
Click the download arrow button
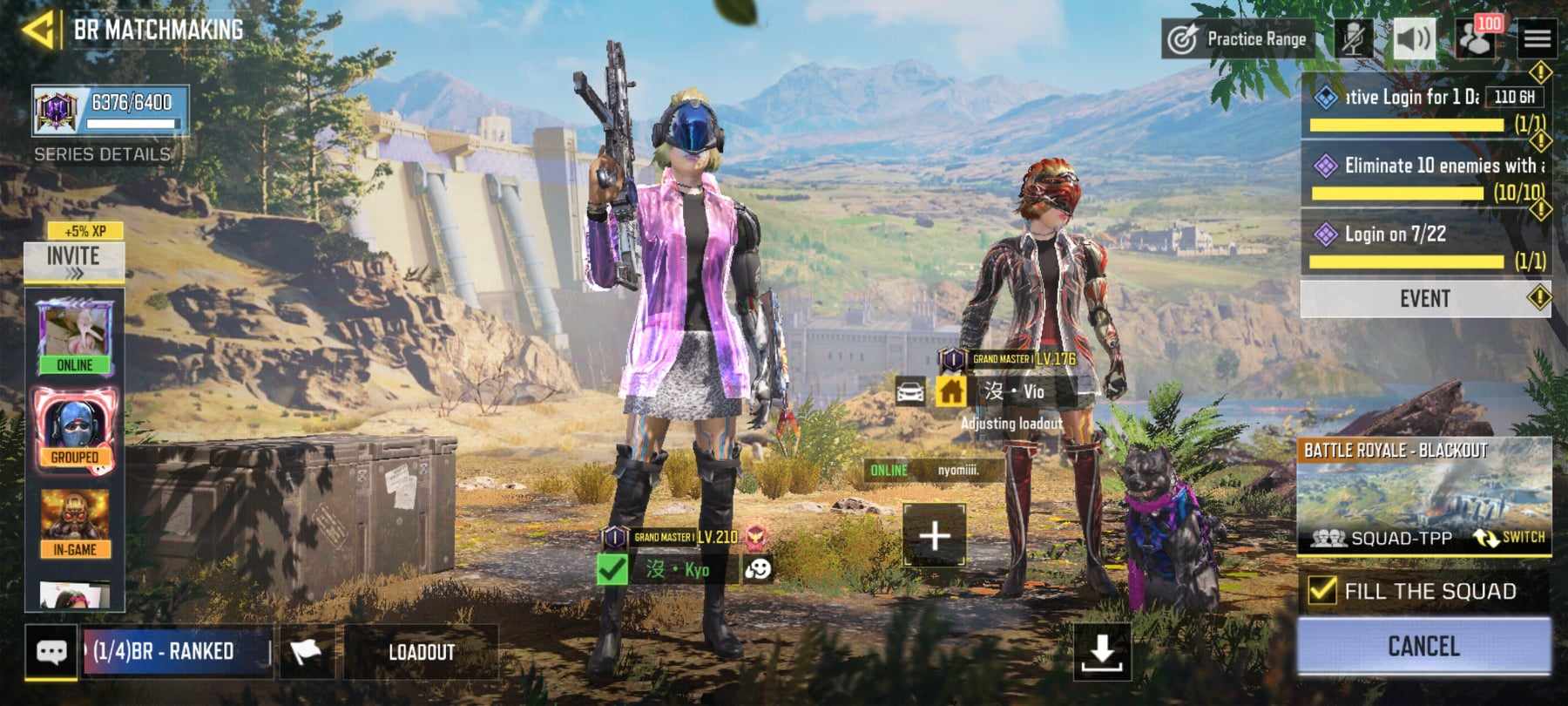1102,652
